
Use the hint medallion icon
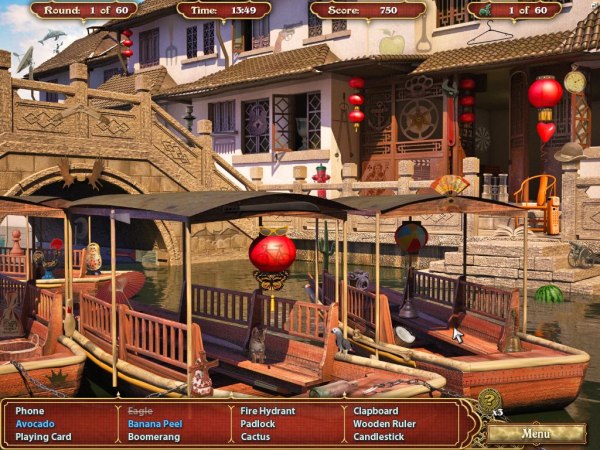coord(489,401)
